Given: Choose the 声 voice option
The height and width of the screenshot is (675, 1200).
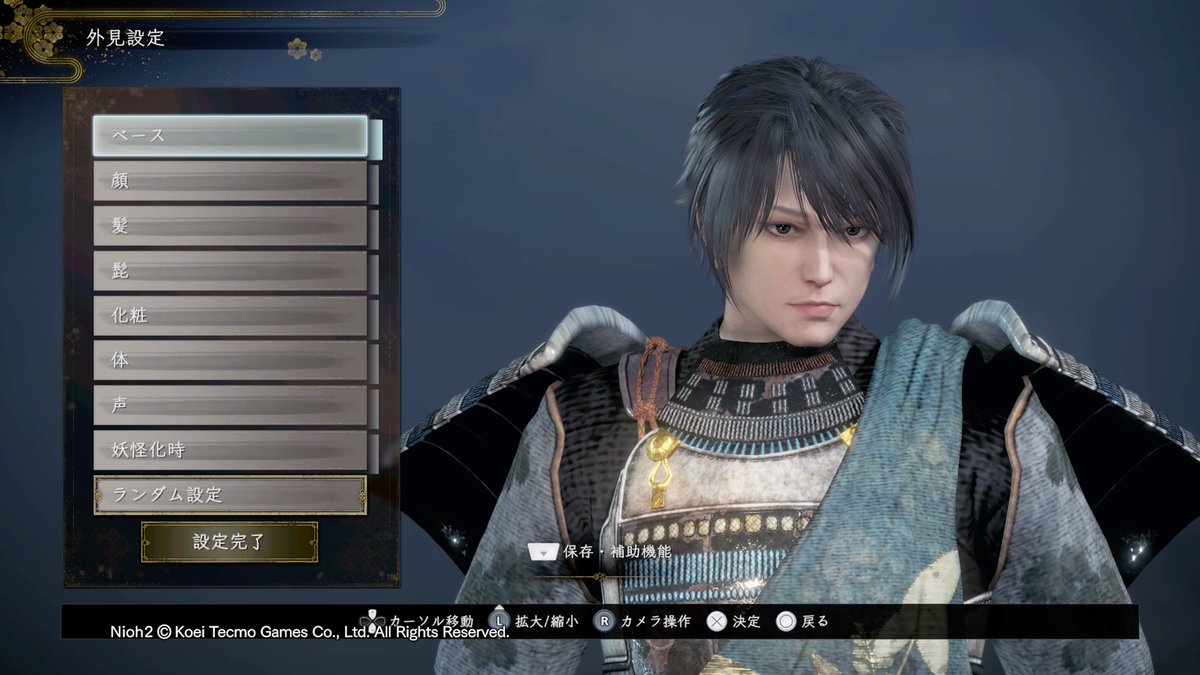Looking at the screenshot, I should 231,405.
